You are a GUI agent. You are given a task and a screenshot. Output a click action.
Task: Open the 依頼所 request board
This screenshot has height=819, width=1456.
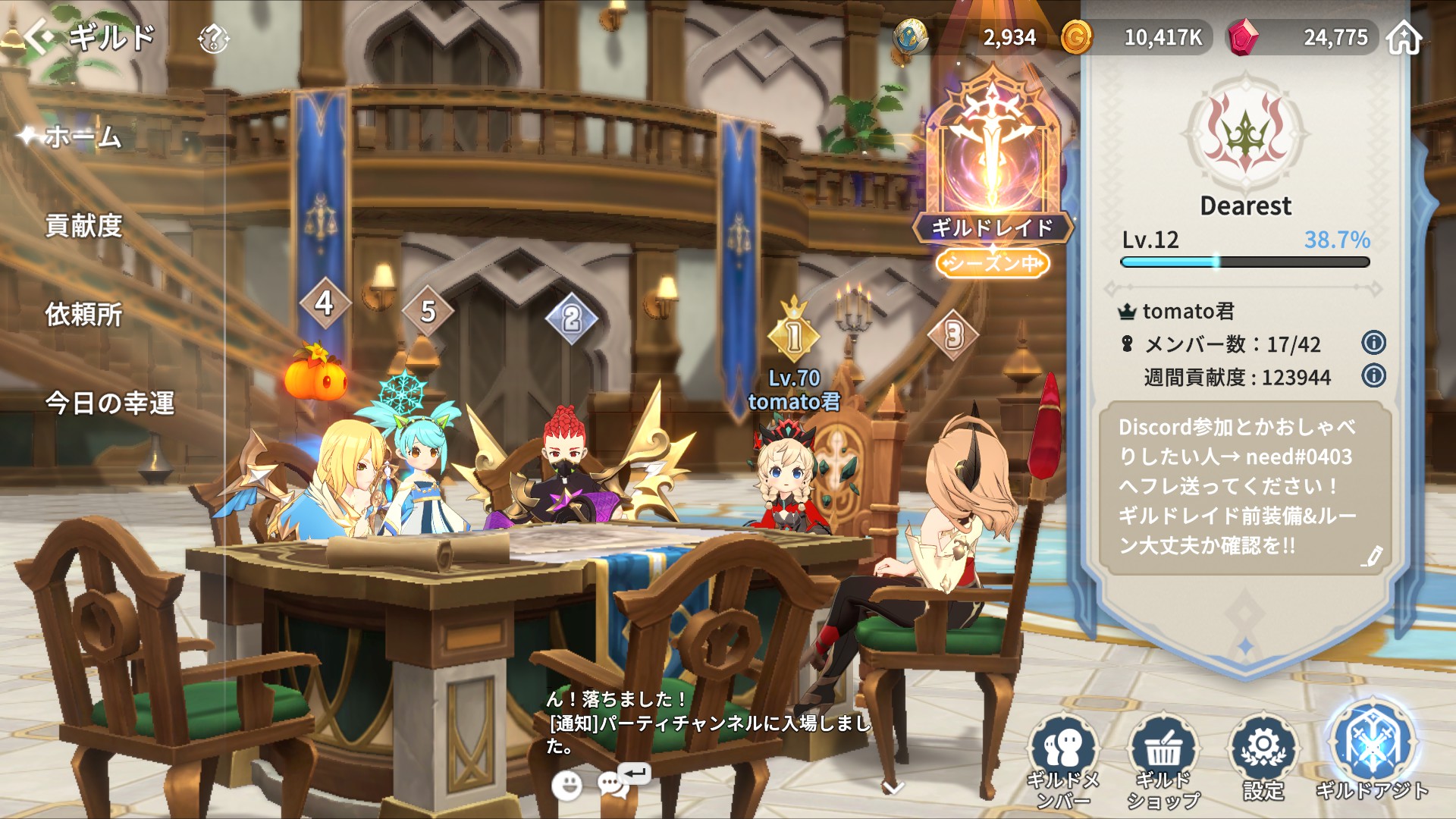coord(83,315)
